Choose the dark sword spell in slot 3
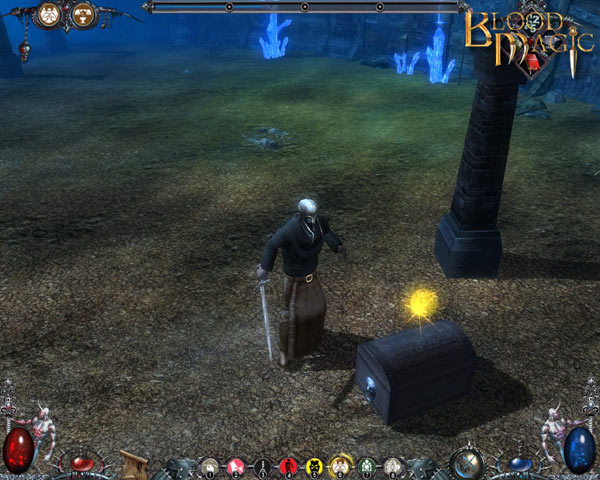600x480 pixels. [262, 465]
